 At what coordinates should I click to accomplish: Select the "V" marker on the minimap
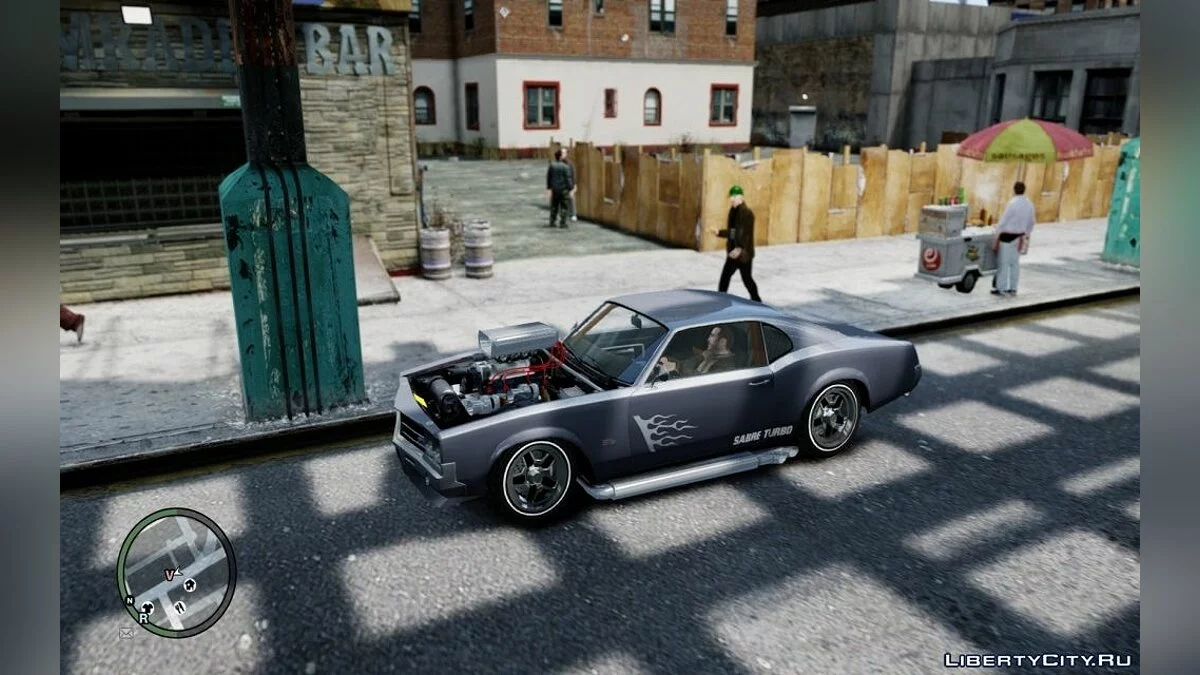[x=169, y=575]
